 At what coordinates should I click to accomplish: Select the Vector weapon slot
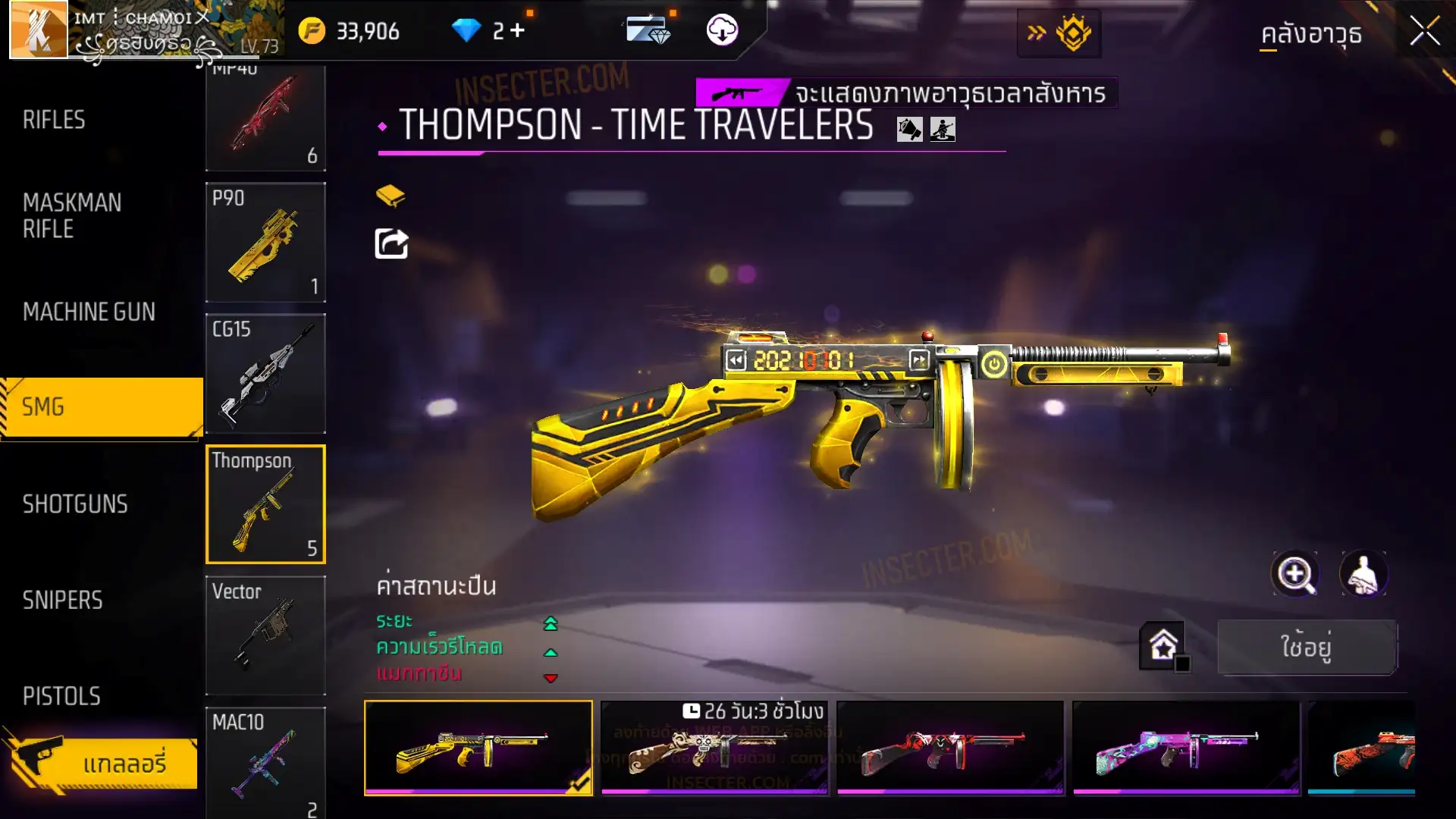[x=265, y=635]
